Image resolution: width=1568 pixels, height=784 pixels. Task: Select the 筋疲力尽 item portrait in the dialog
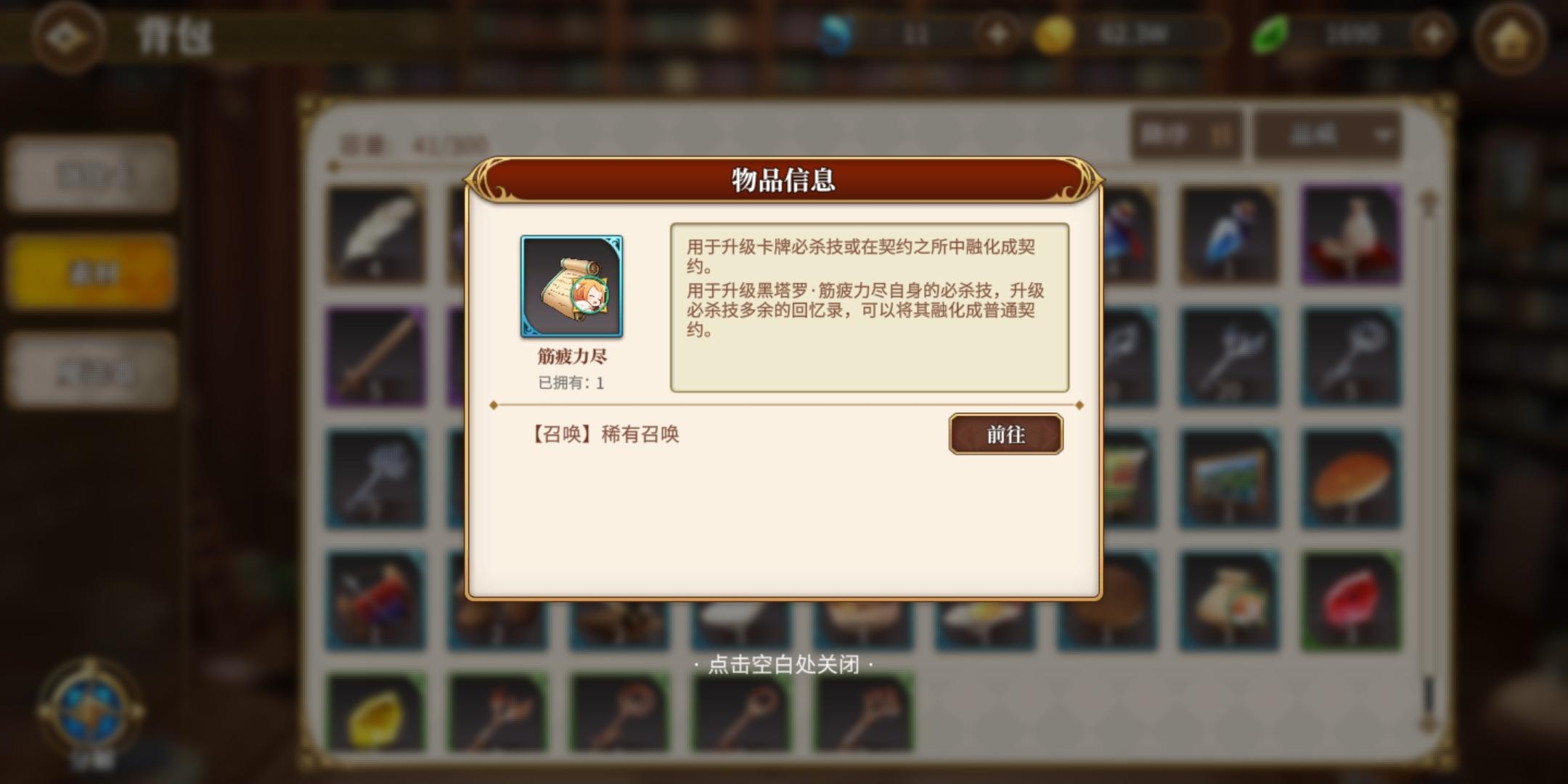click(x=573, y=286)
